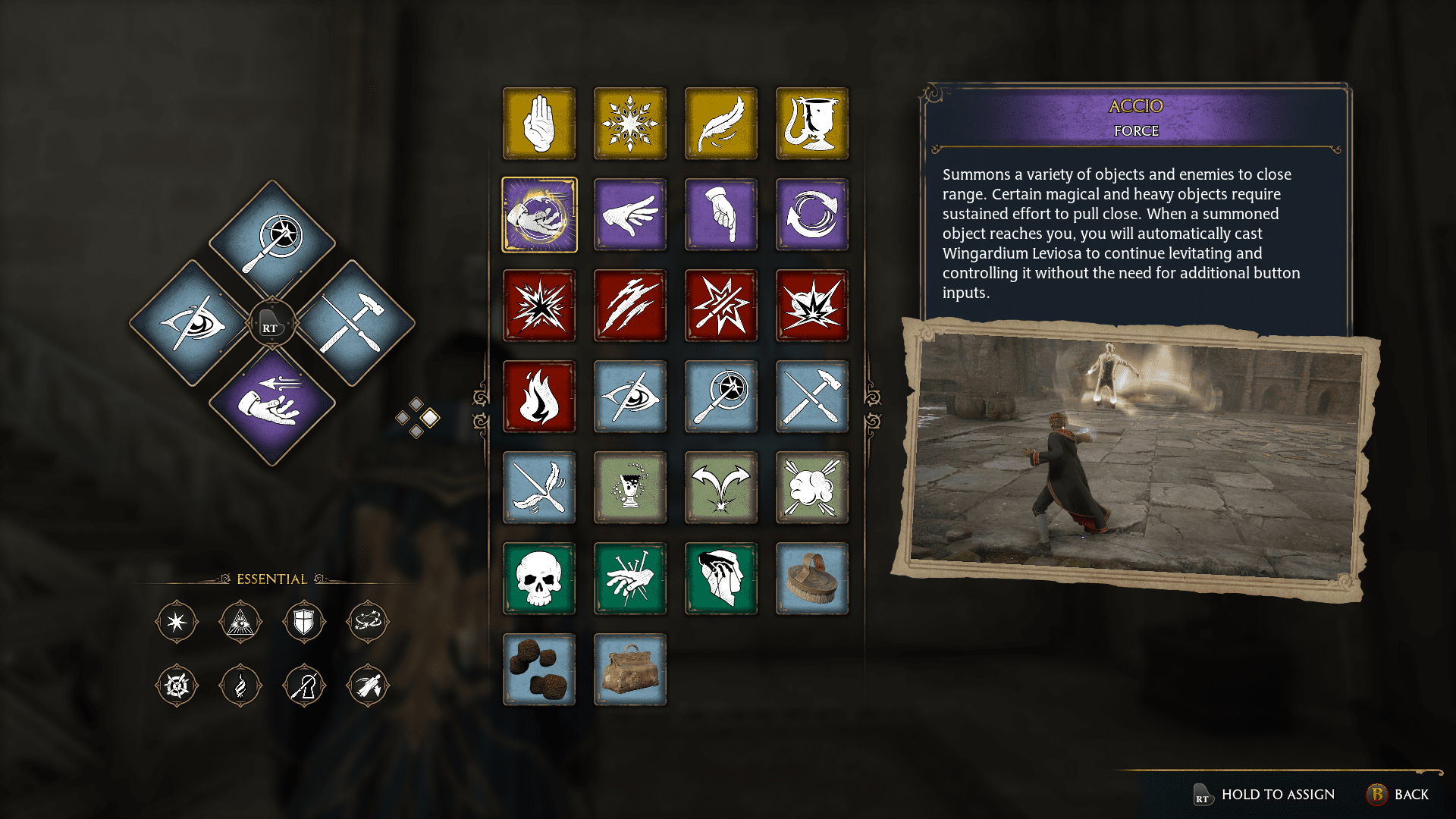Select the Accio spell icon
This screenshot has width=1456, height=819.
click(539, 215)
